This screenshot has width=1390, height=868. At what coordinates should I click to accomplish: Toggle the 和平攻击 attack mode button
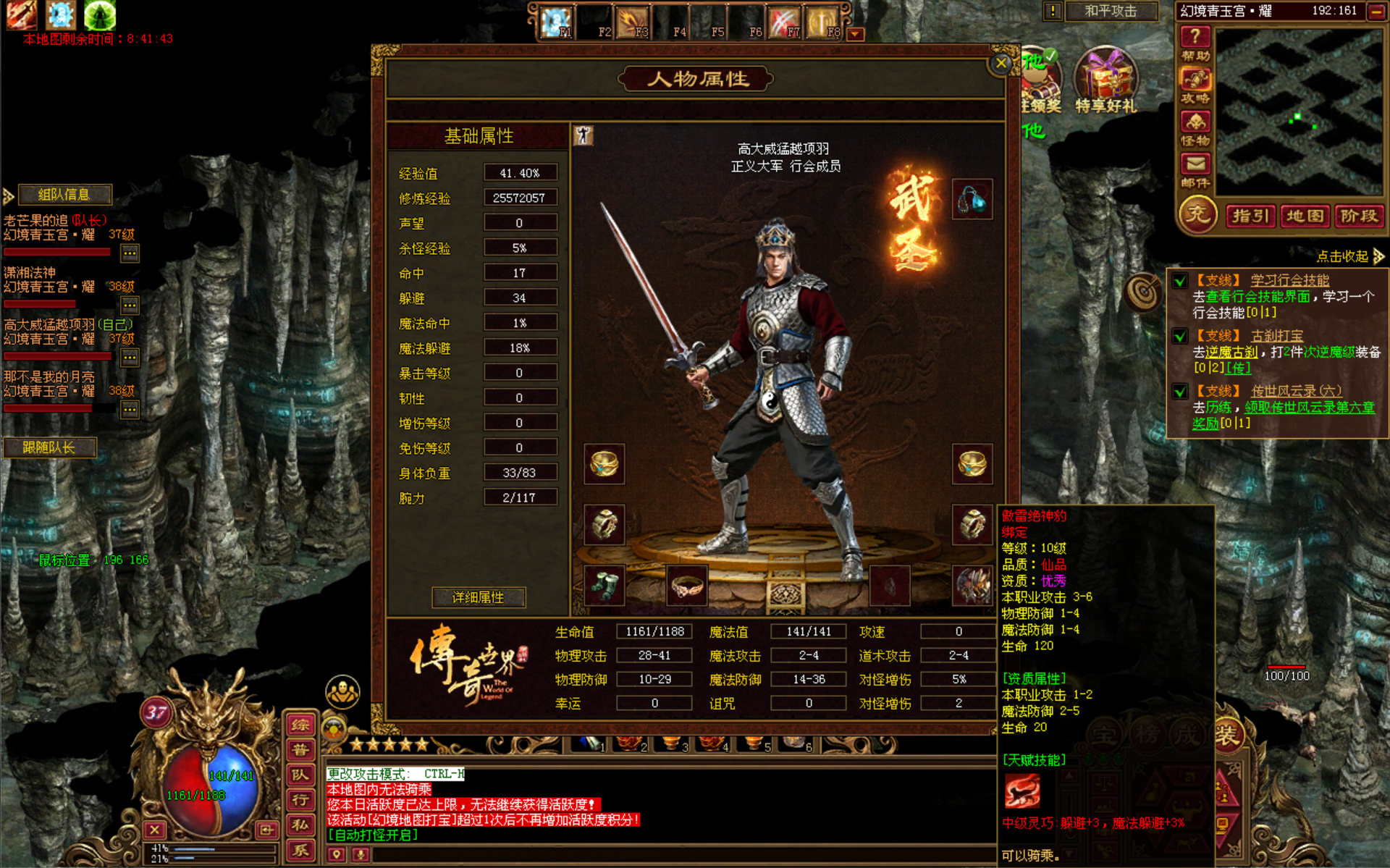pyautogui.click(x=1110, y=11)
